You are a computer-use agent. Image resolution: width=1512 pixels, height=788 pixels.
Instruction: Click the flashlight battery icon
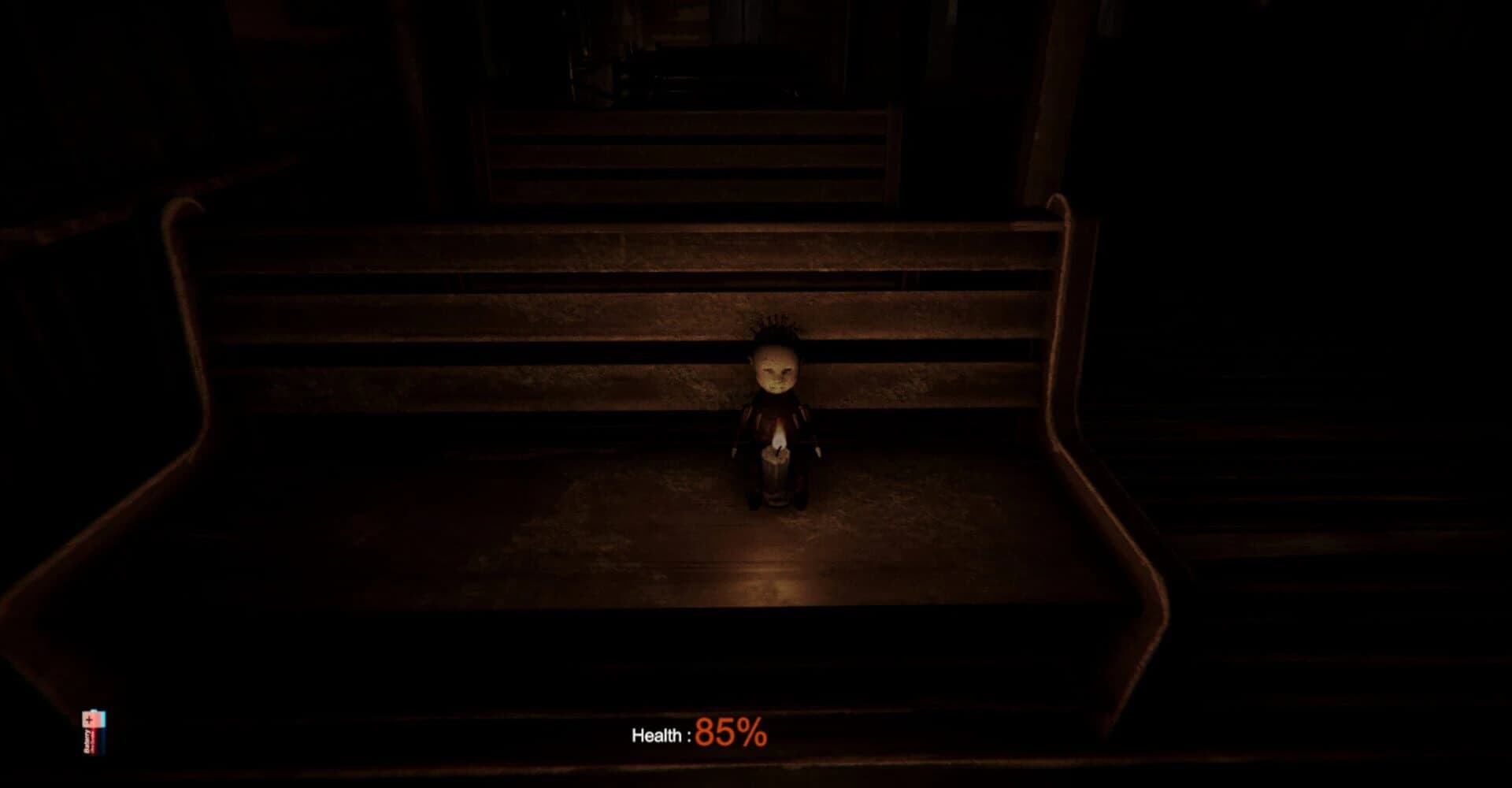tap(93, 733)
